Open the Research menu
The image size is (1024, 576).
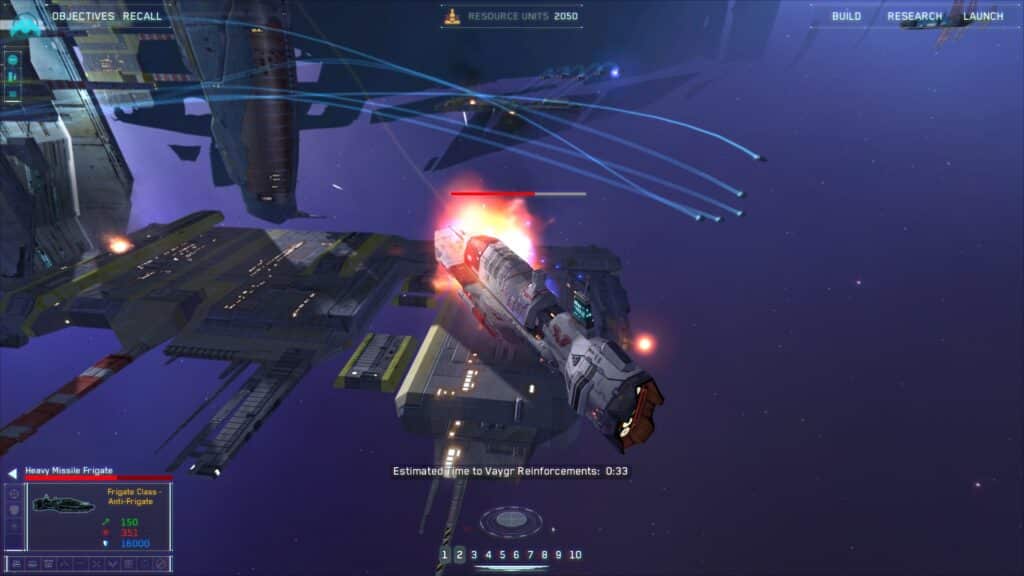point(914,16)
